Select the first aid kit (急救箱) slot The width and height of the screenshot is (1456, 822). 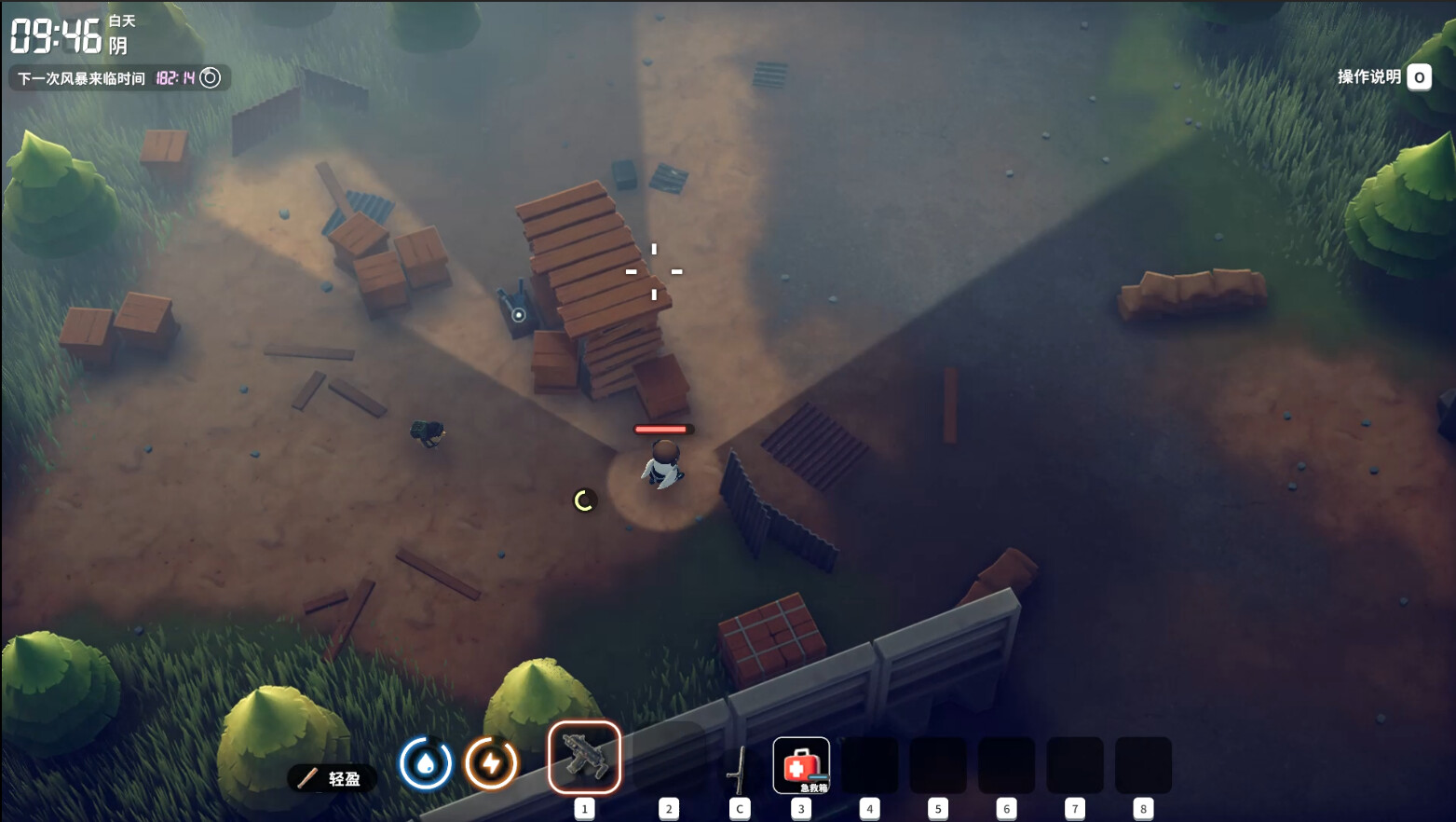point(800,765)
